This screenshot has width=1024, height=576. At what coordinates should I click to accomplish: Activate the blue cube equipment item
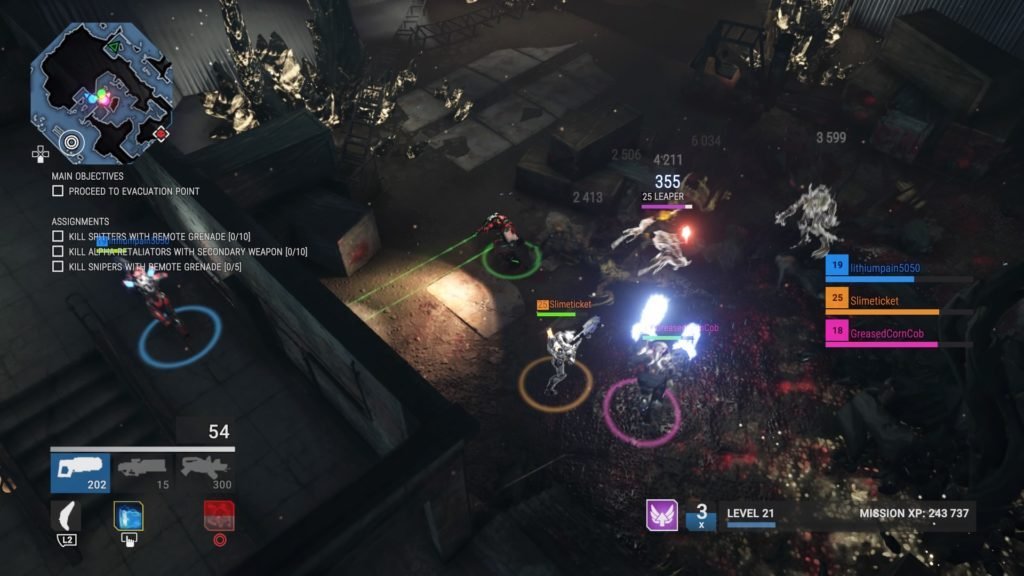point(128,516)
